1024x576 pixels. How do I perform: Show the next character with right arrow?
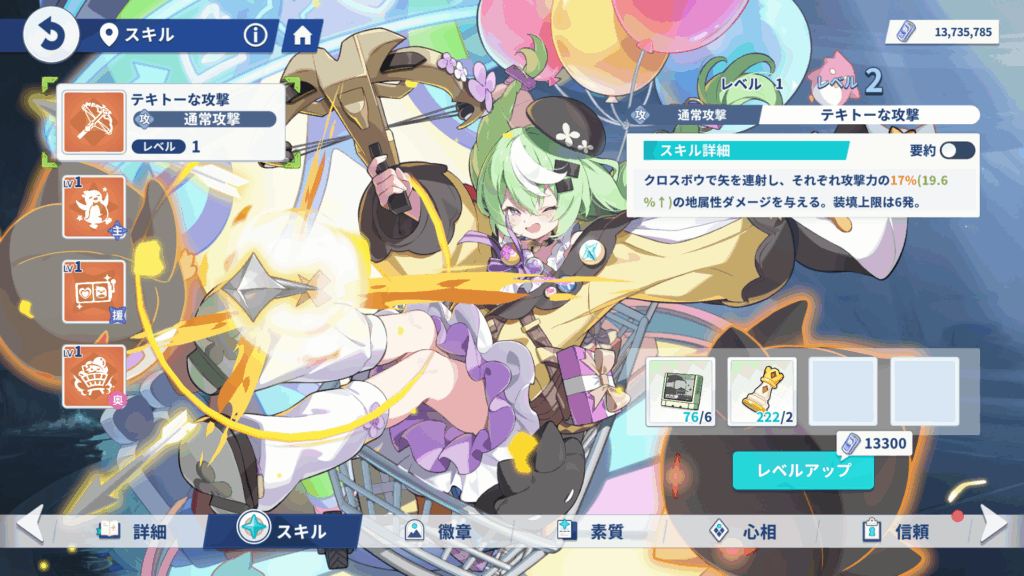pos(994,524)
